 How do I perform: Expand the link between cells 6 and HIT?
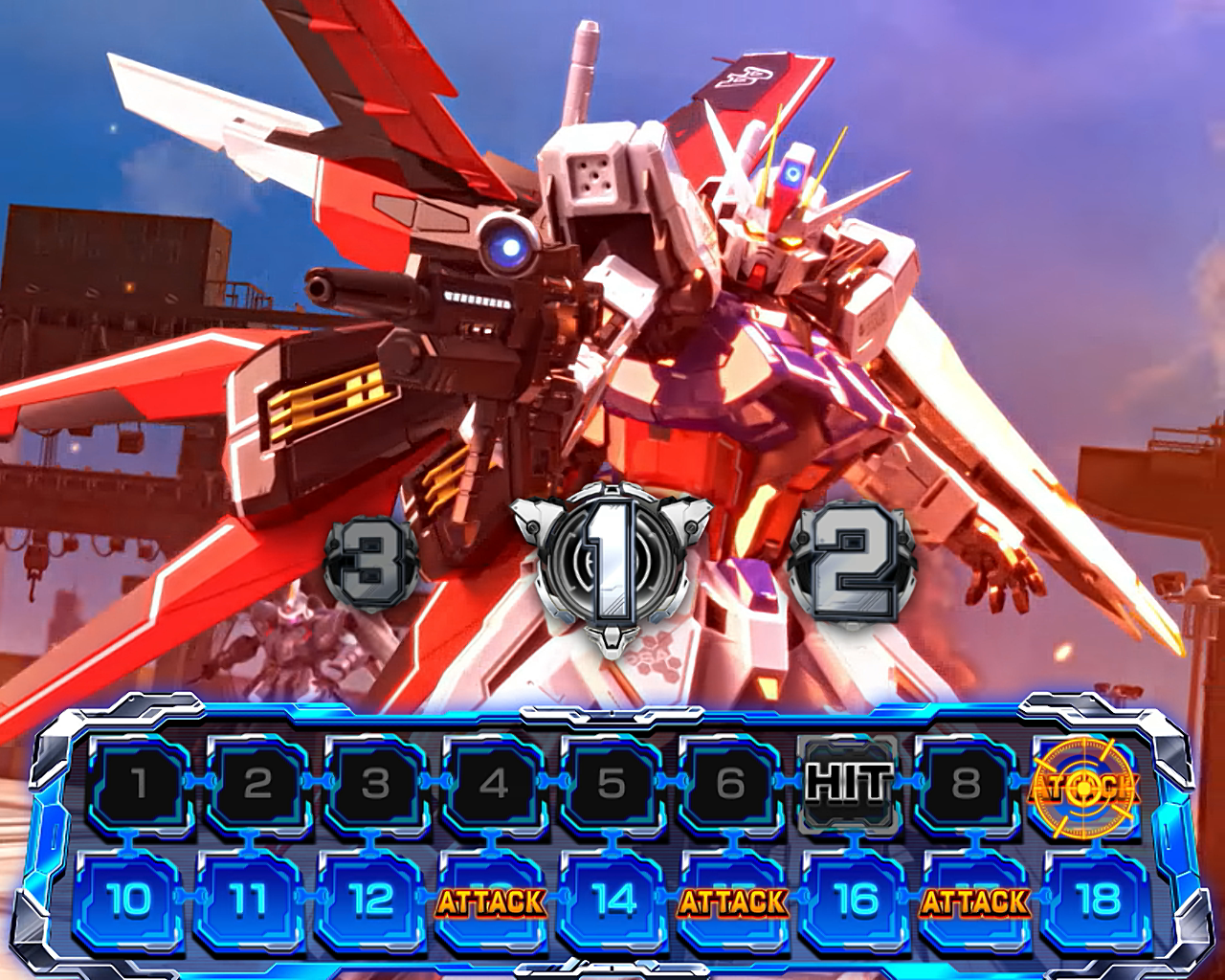[x=791, y=783]
